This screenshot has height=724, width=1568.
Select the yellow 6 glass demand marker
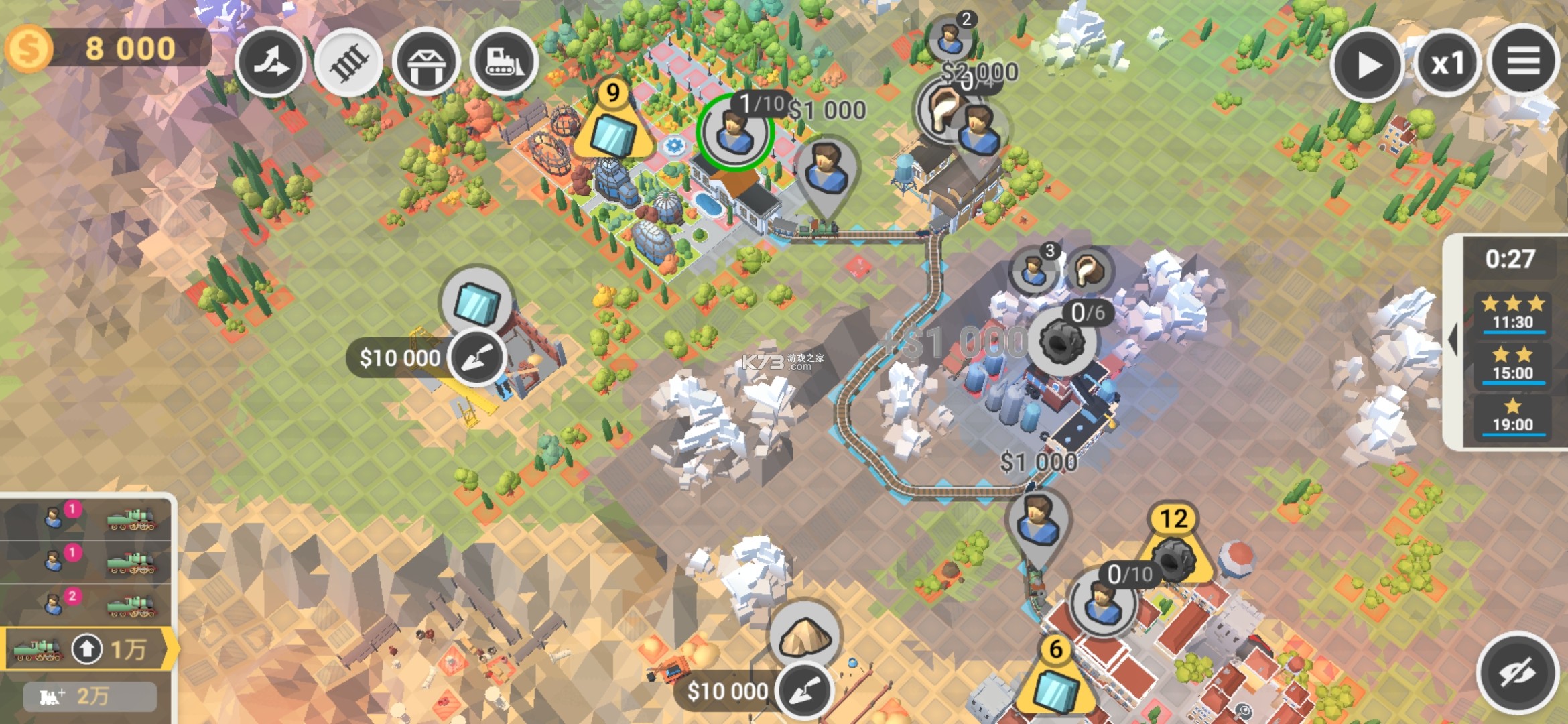tap(1055, 680)
